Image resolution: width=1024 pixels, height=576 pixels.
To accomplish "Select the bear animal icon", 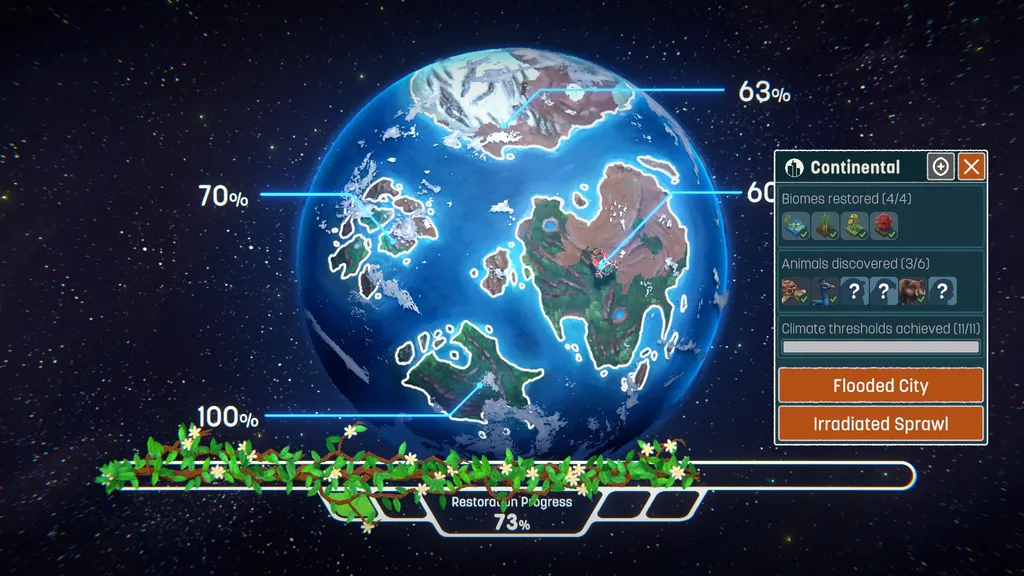I will (x=911, y=291).
